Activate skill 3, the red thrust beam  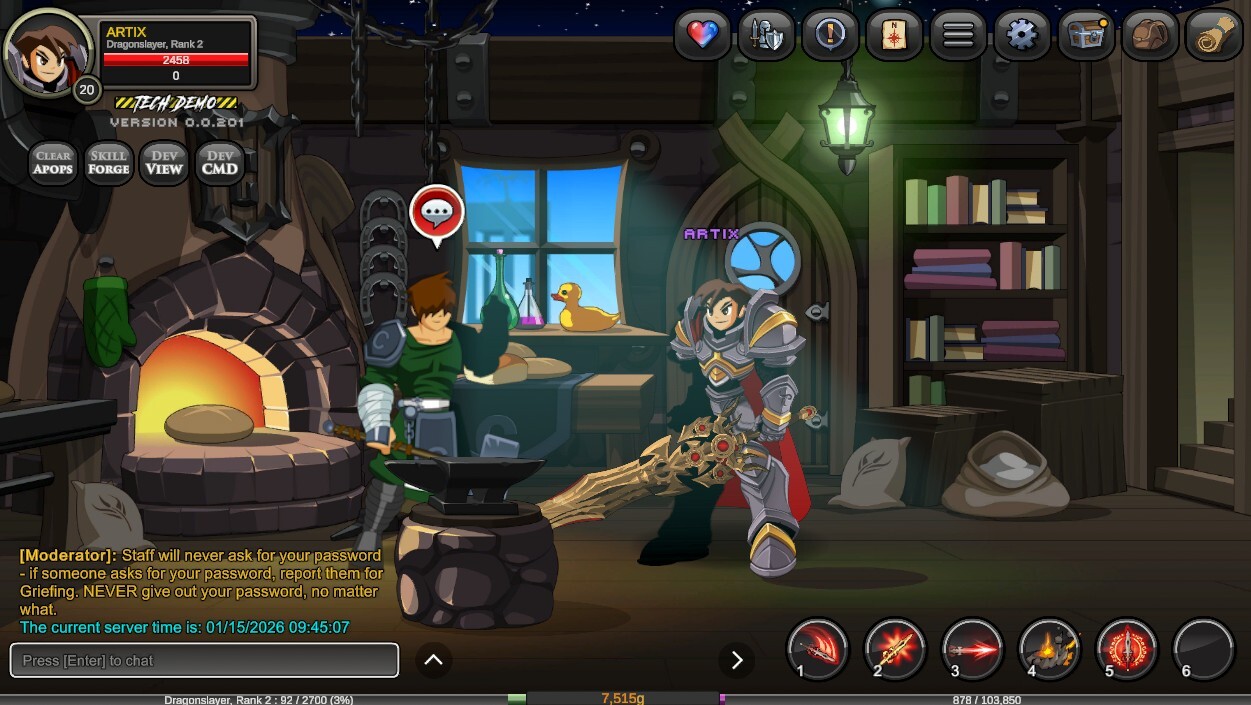coord(972,649)
